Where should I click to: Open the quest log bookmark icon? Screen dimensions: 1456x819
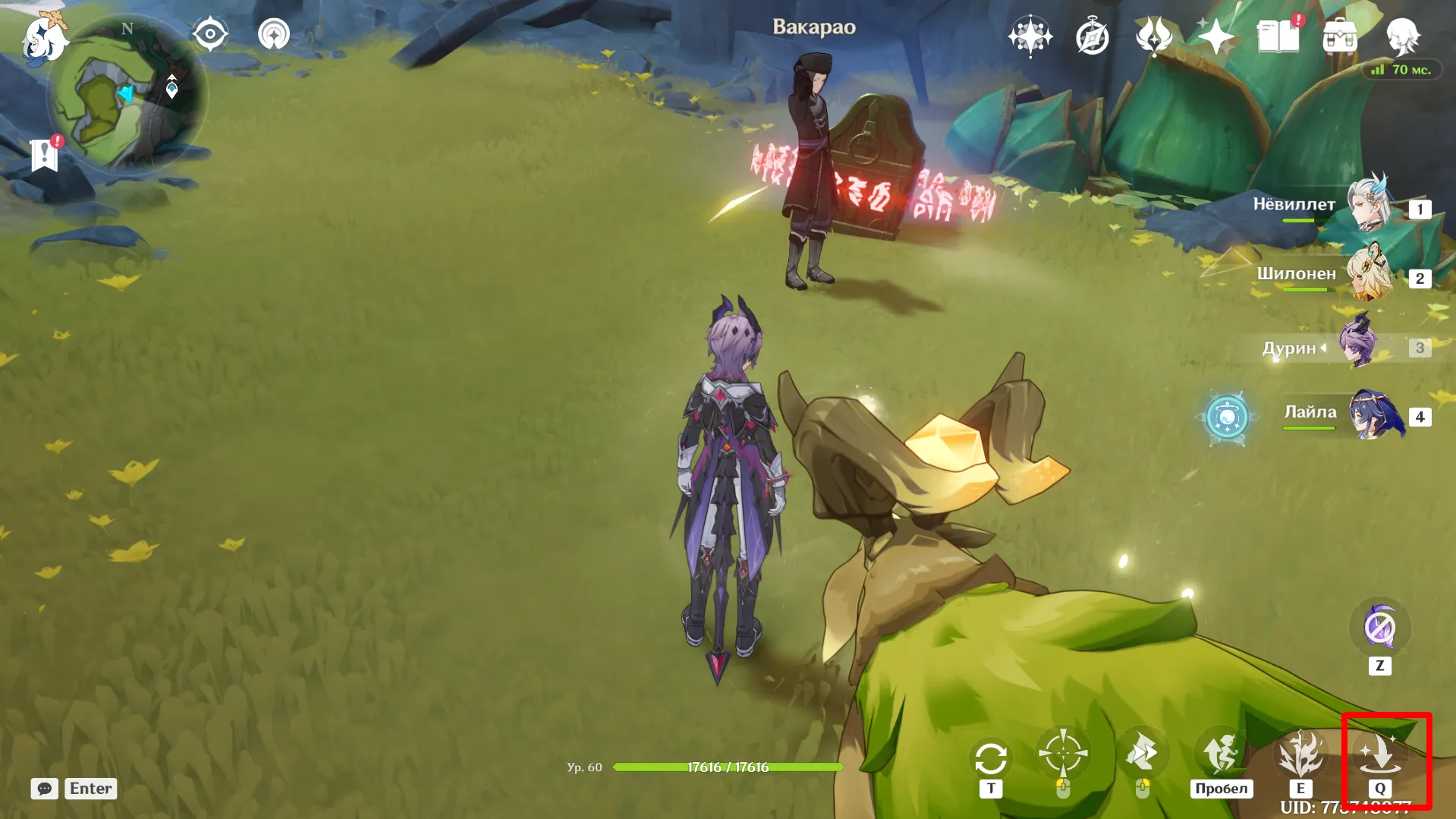pos(45,155)
